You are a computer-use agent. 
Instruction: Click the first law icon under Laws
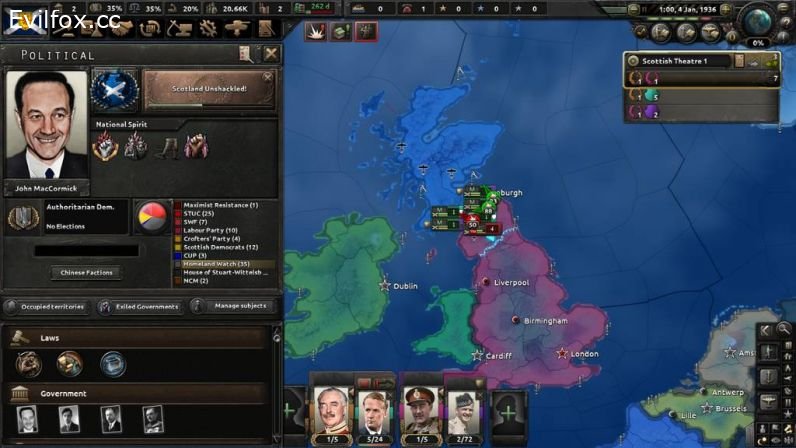point(27,364)
